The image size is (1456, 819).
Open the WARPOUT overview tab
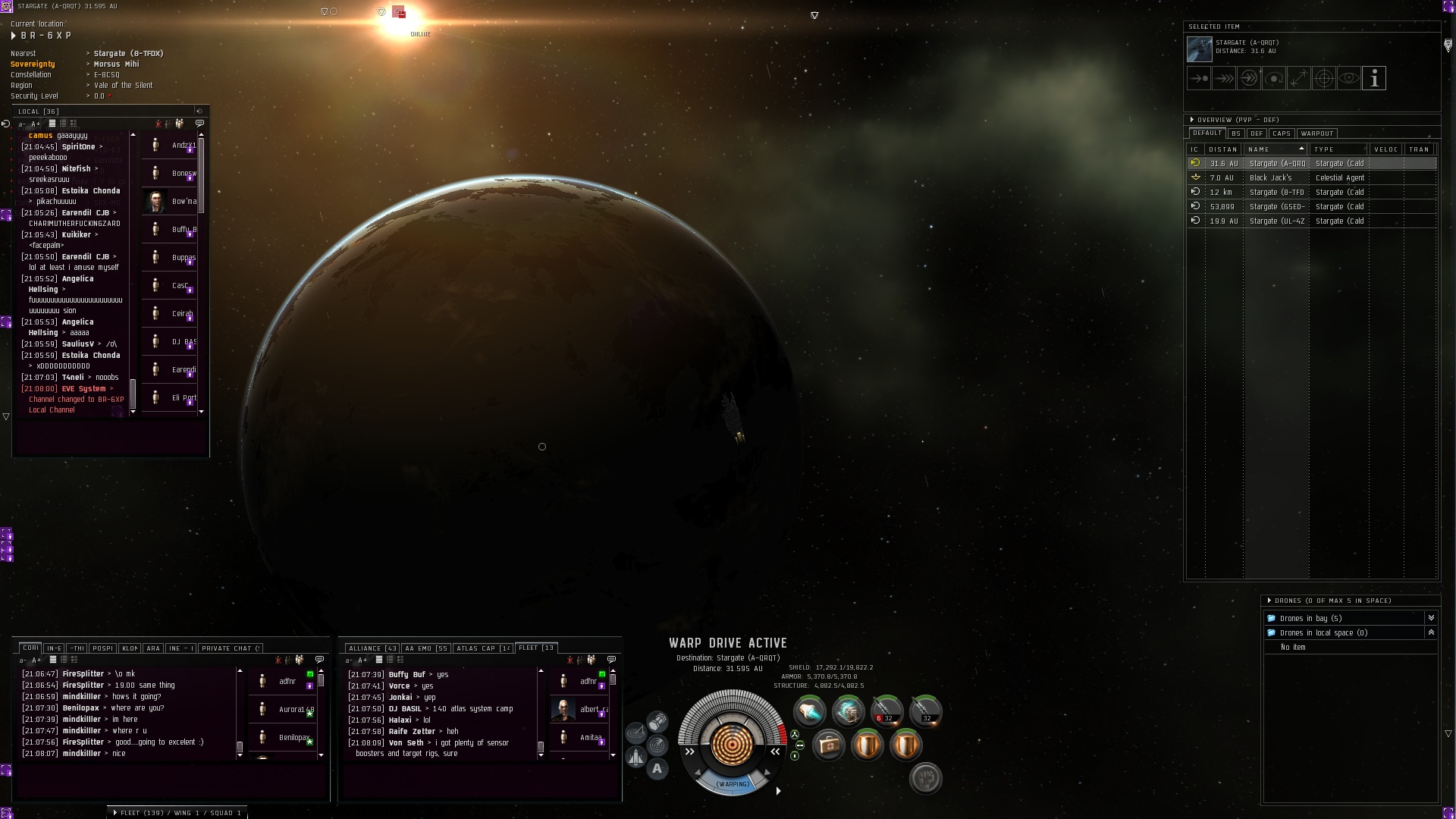tap(1316, 133)
